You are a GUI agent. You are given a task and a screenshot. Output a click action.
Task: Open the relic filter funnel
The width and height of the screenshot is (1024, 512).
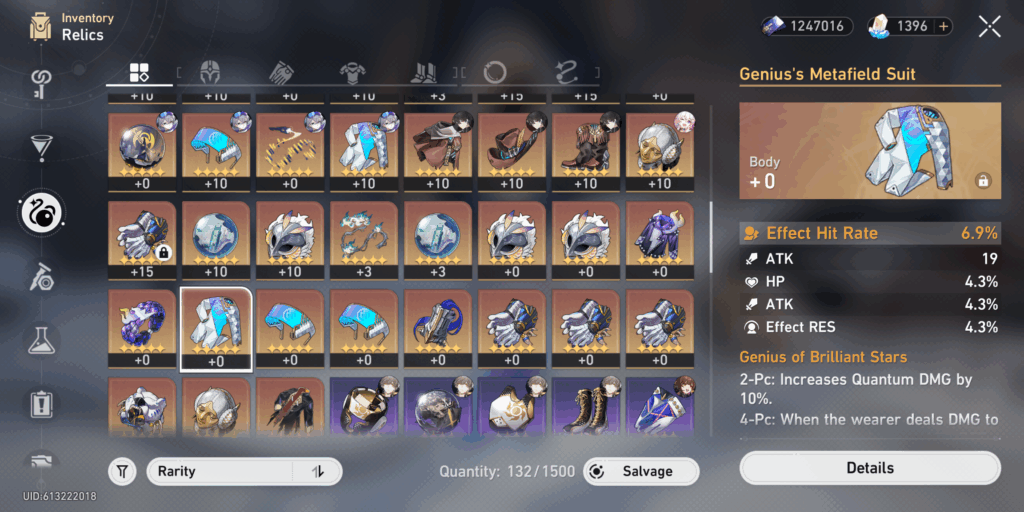122,471
